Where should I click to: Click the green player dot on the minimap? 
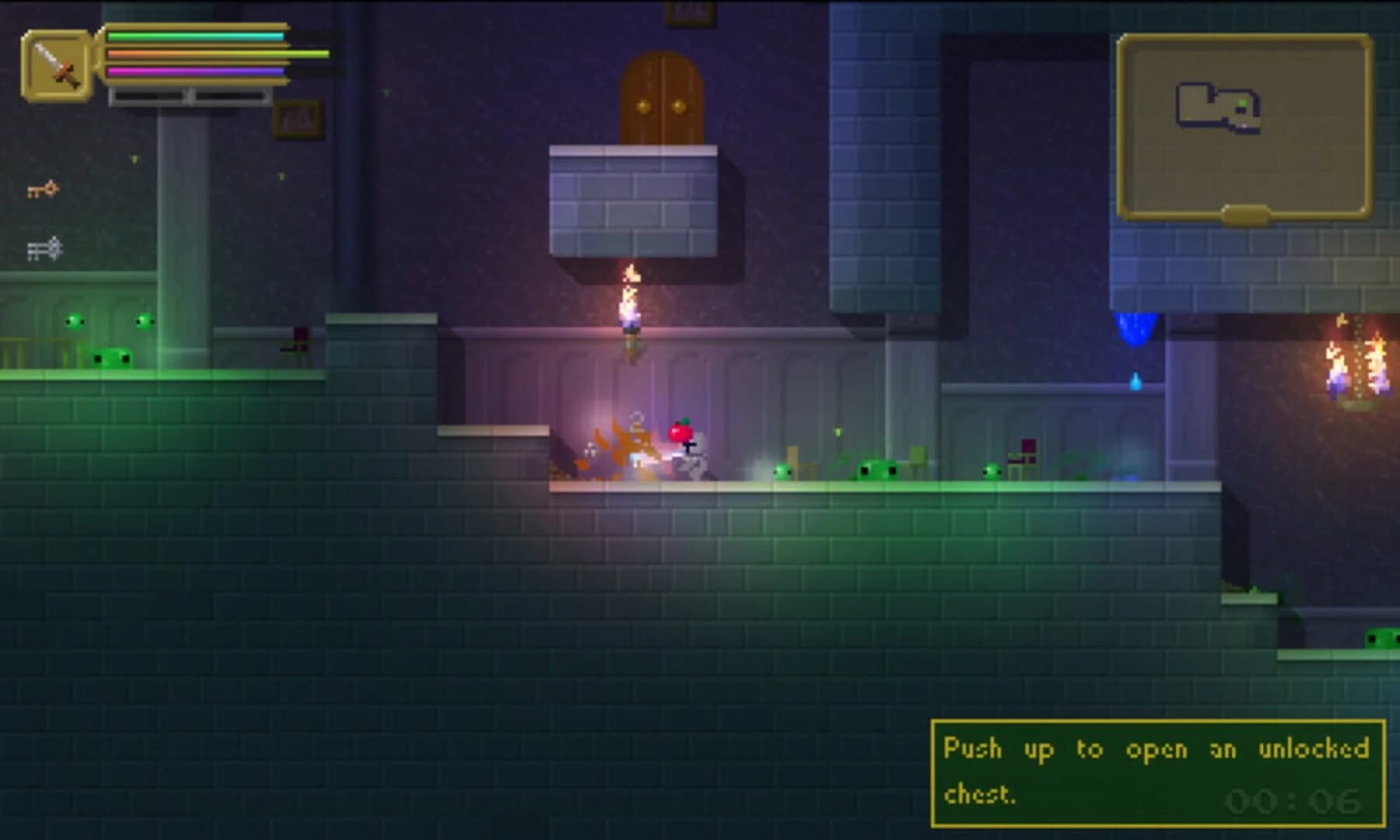[x=1243, y=103]
